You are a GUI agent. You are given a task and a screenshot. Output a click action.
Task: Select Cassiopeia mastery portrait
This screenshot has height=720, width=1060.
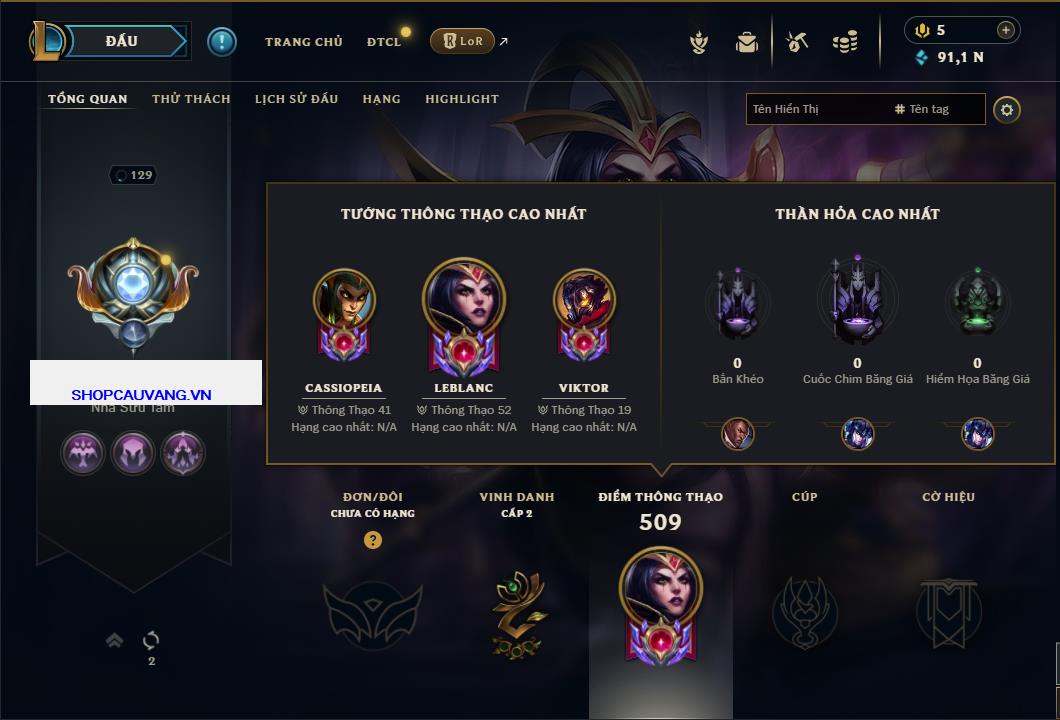pos(343,302)
